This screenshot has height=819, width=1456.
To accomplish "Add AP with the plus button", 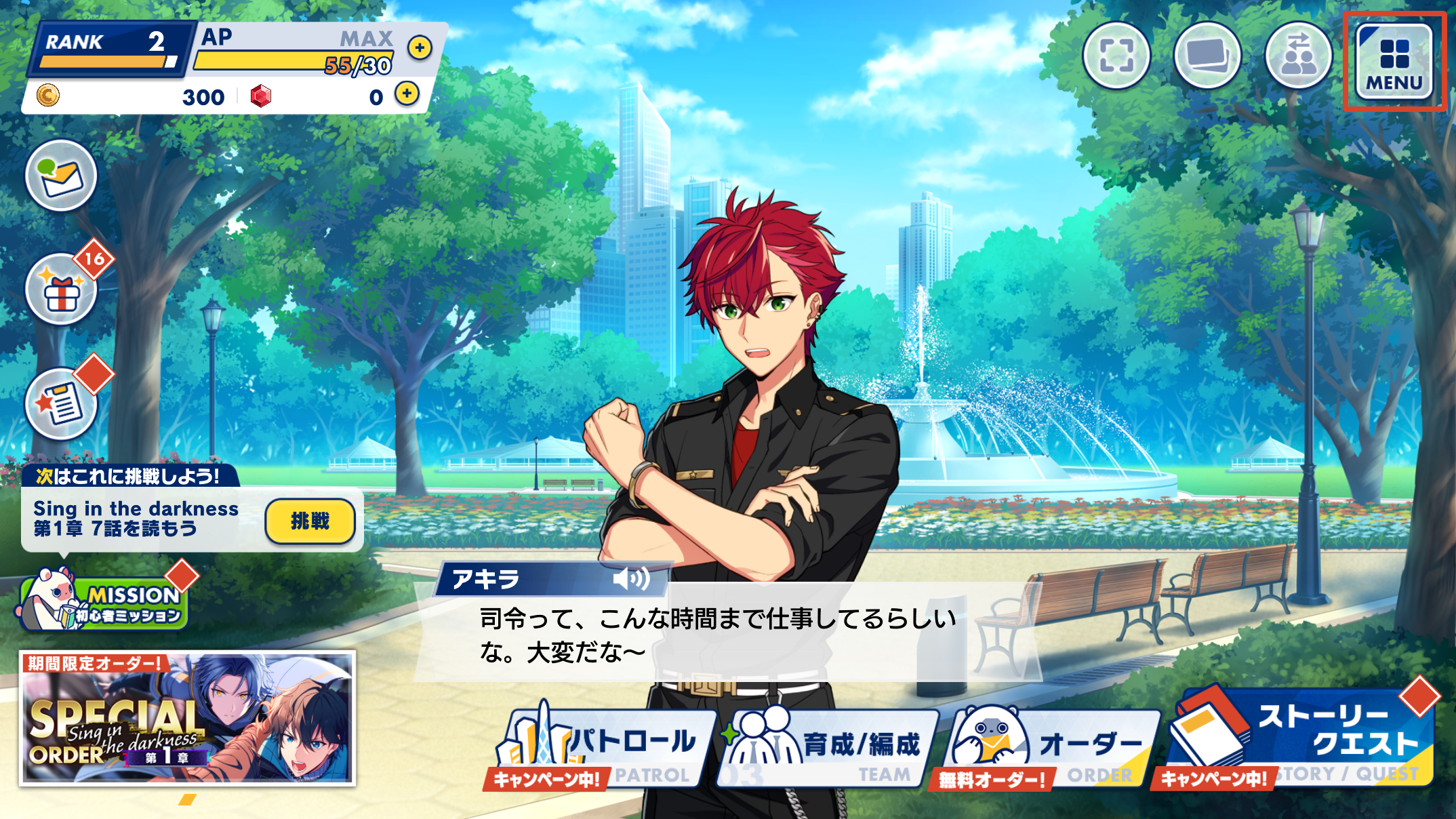I will 420,47.
